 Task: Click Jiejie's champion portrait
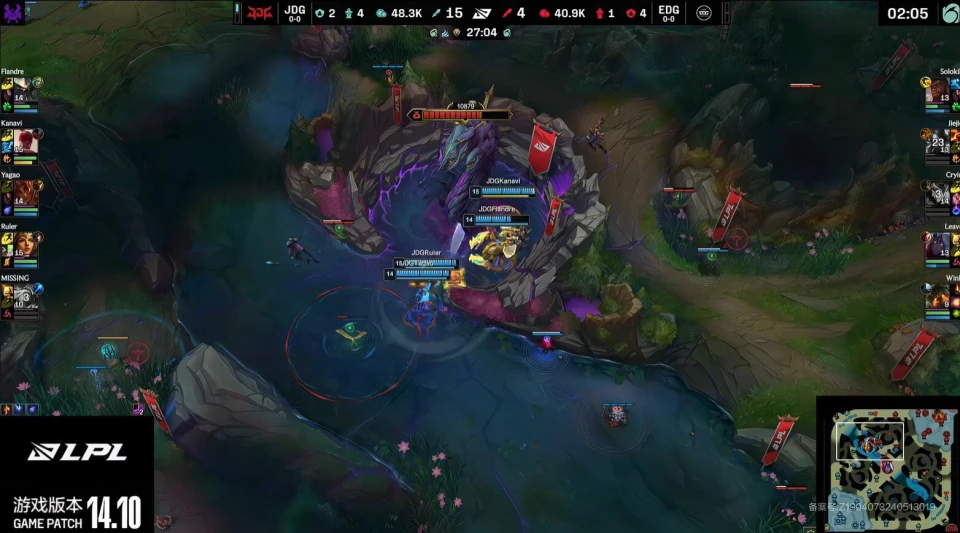click(939, 143)
